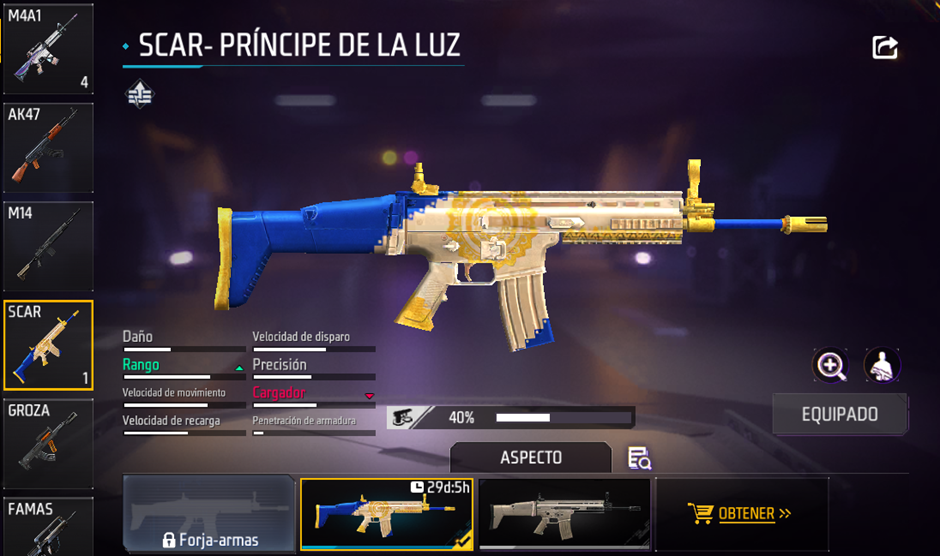
Task: Select the default beige SCAR skin
Action: point(564,514)
